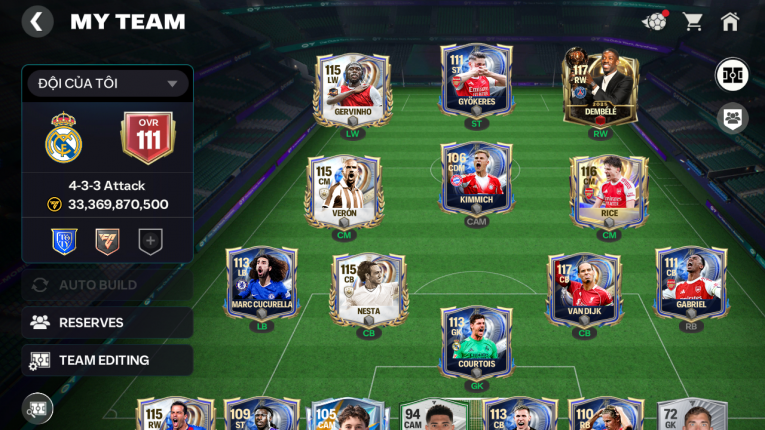Image resolution: width=765 pixels, height=430 pixels.
Task: Open the shopping cart store
Action: click(x=692, y=21)
